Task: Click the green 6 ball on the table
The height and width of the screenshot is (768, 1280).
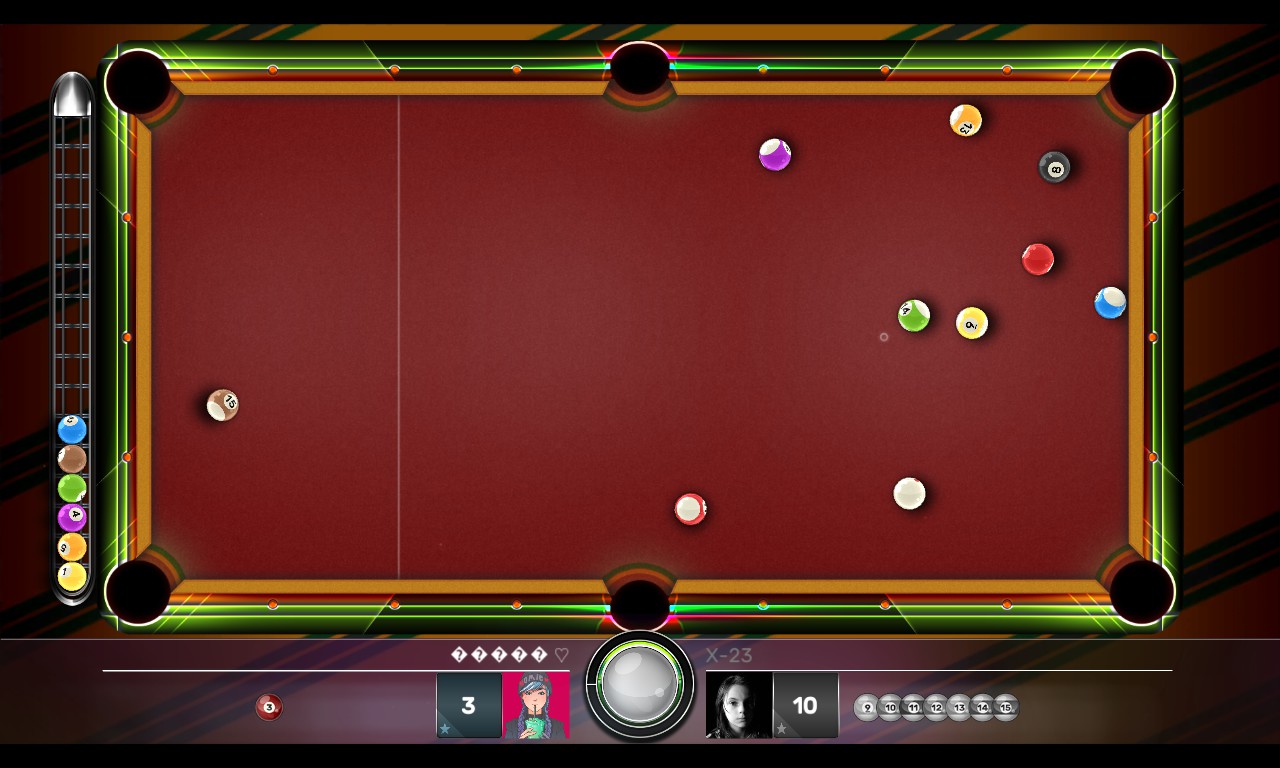Action: 913,315
